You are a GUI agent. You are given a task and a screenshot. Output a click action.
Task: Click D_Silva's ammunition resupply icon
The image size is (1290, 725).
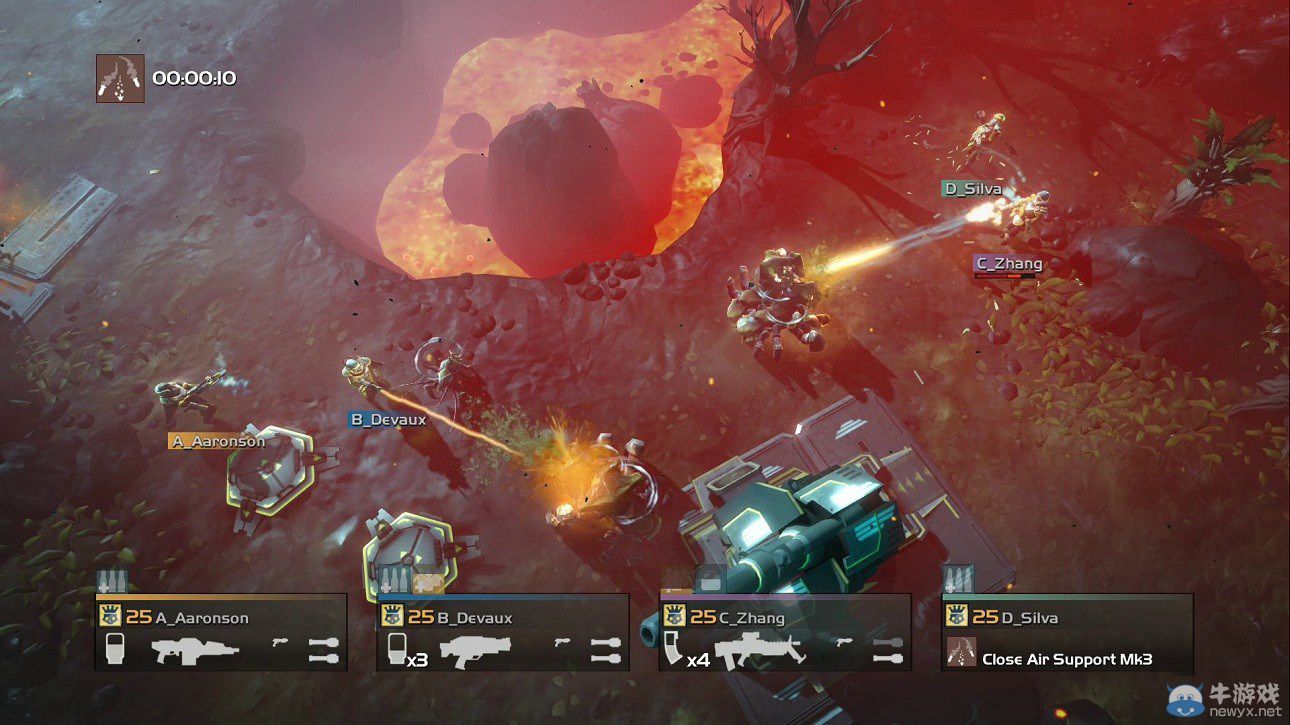pos(960,578)
